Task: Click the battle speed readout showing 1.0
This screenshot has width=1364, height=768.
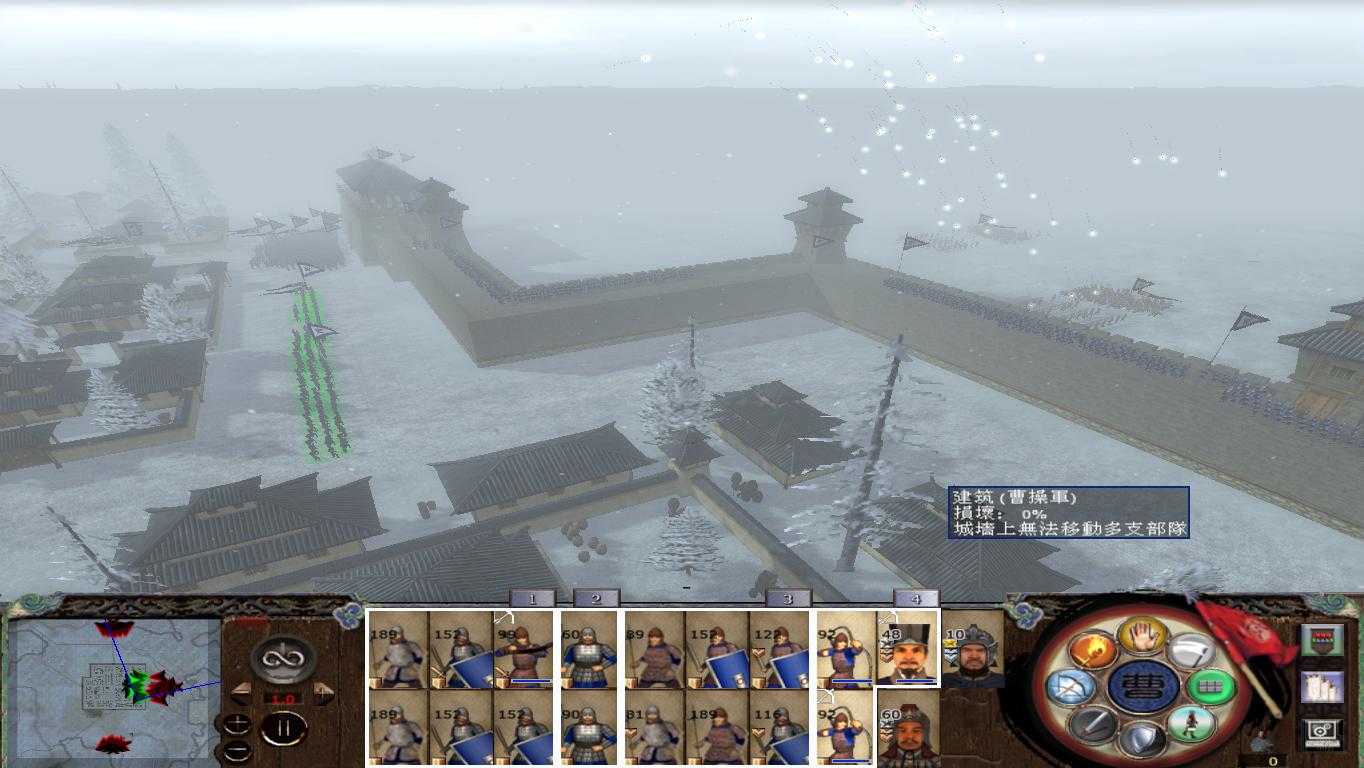Action: point(283,698)
